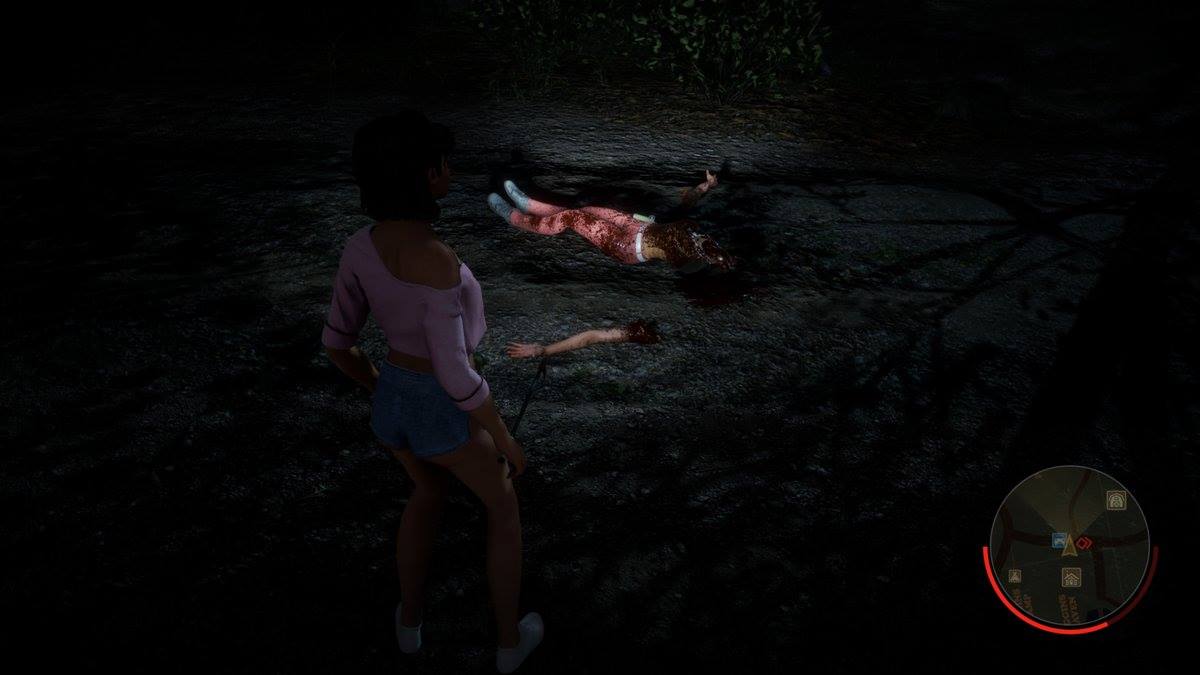
Task: Open the circular minimap
Action: click(x=1069, y=546)
